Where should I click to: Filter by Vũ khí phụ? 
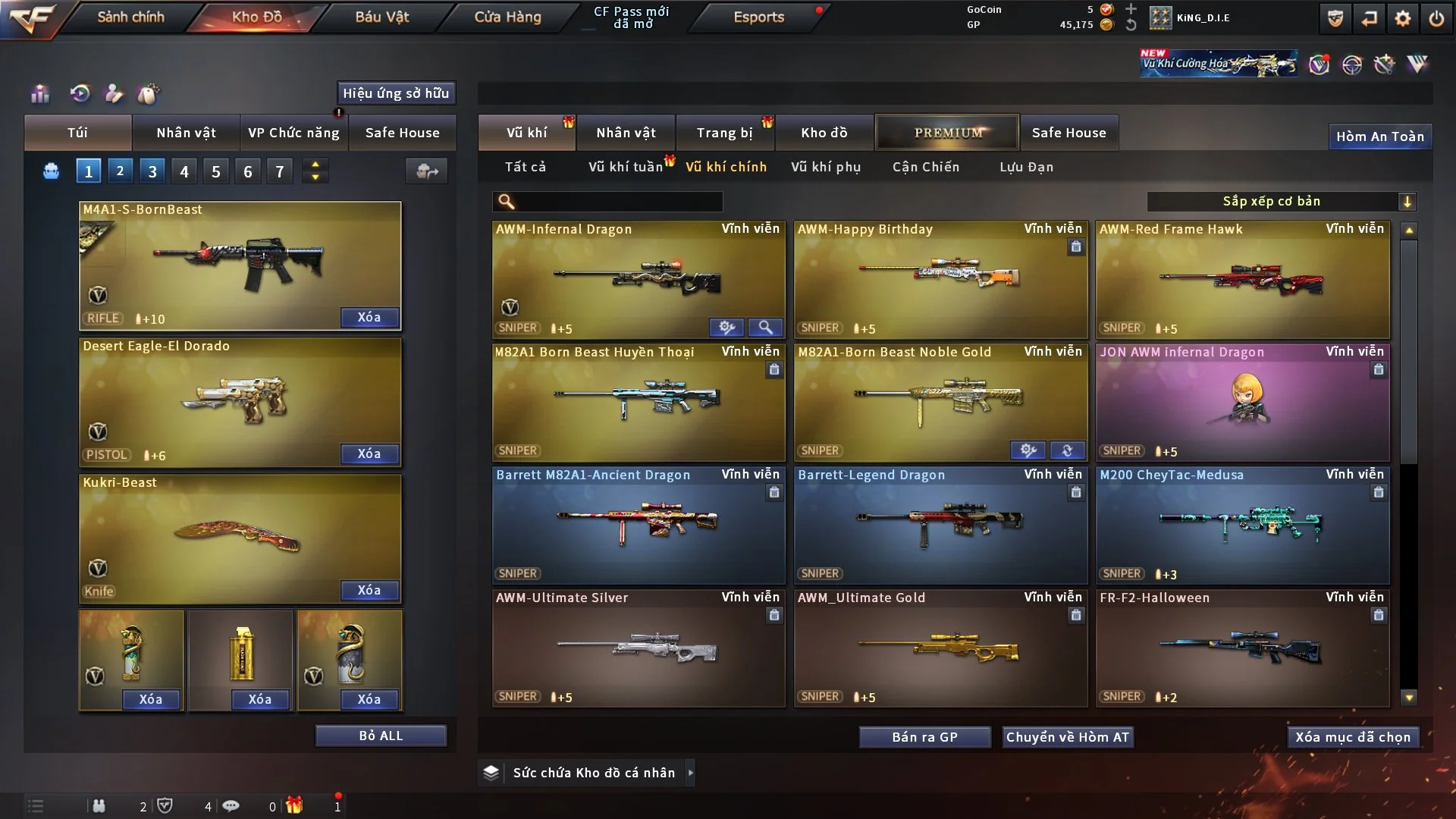click(x=826, y=167)
